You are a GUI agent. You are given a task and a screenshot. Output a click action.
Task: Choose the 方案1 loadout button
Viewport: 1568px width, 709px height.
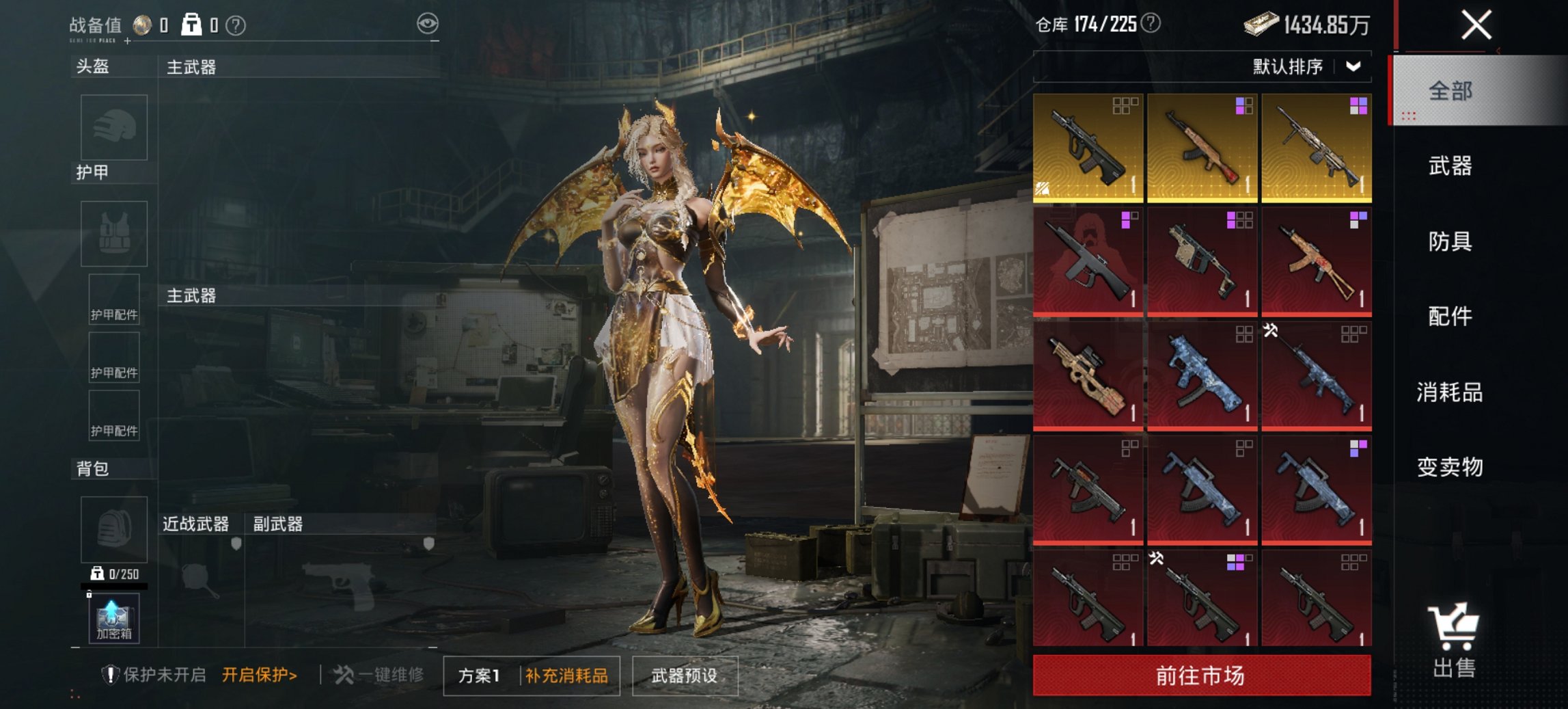tap(480, 676)
